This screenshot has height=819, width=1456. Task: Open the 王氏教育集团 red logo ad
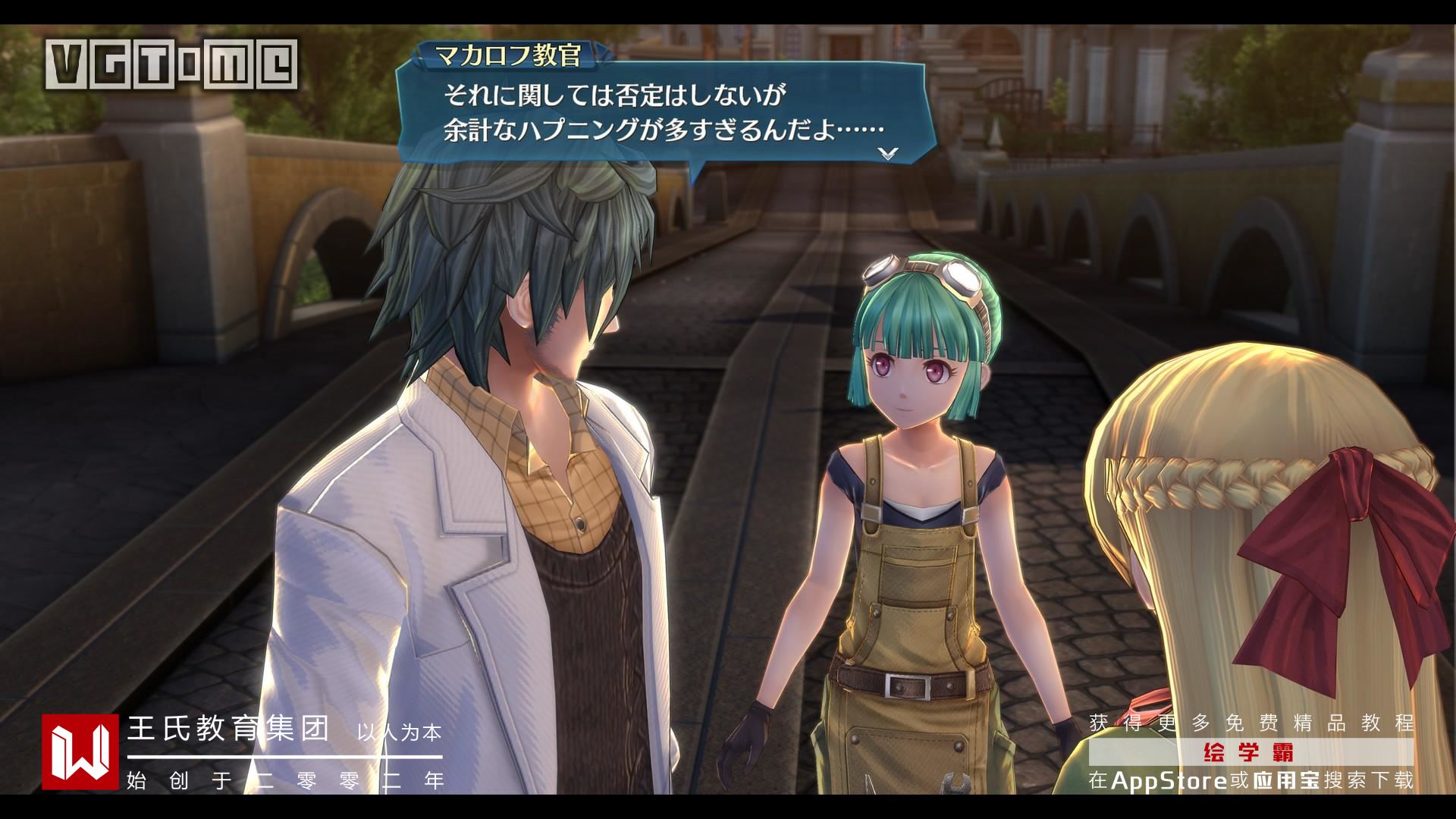point(80,752)
